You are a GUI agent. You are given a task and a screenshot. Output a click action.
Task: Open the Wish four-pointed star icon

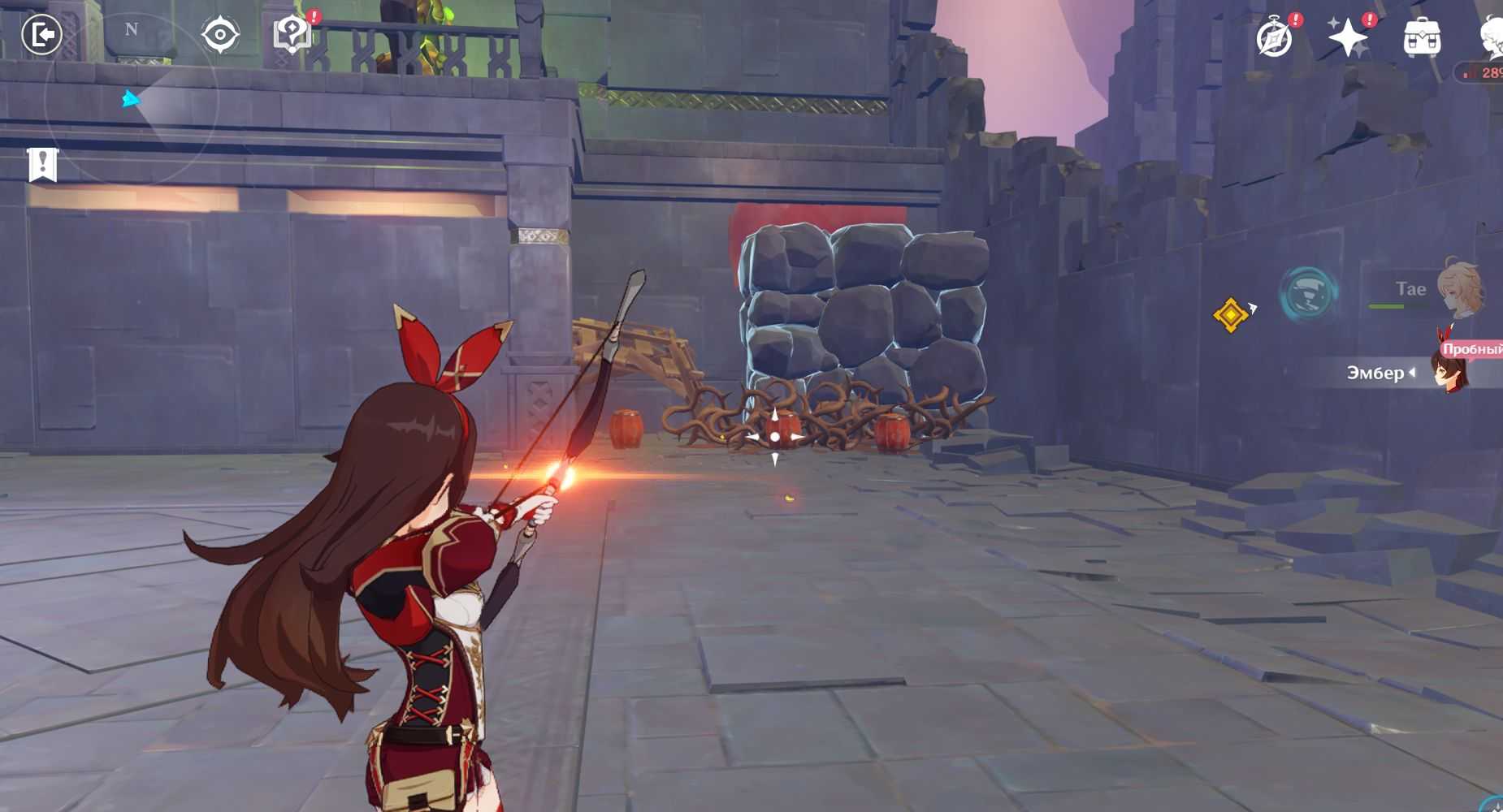[x=1348, y=37]
